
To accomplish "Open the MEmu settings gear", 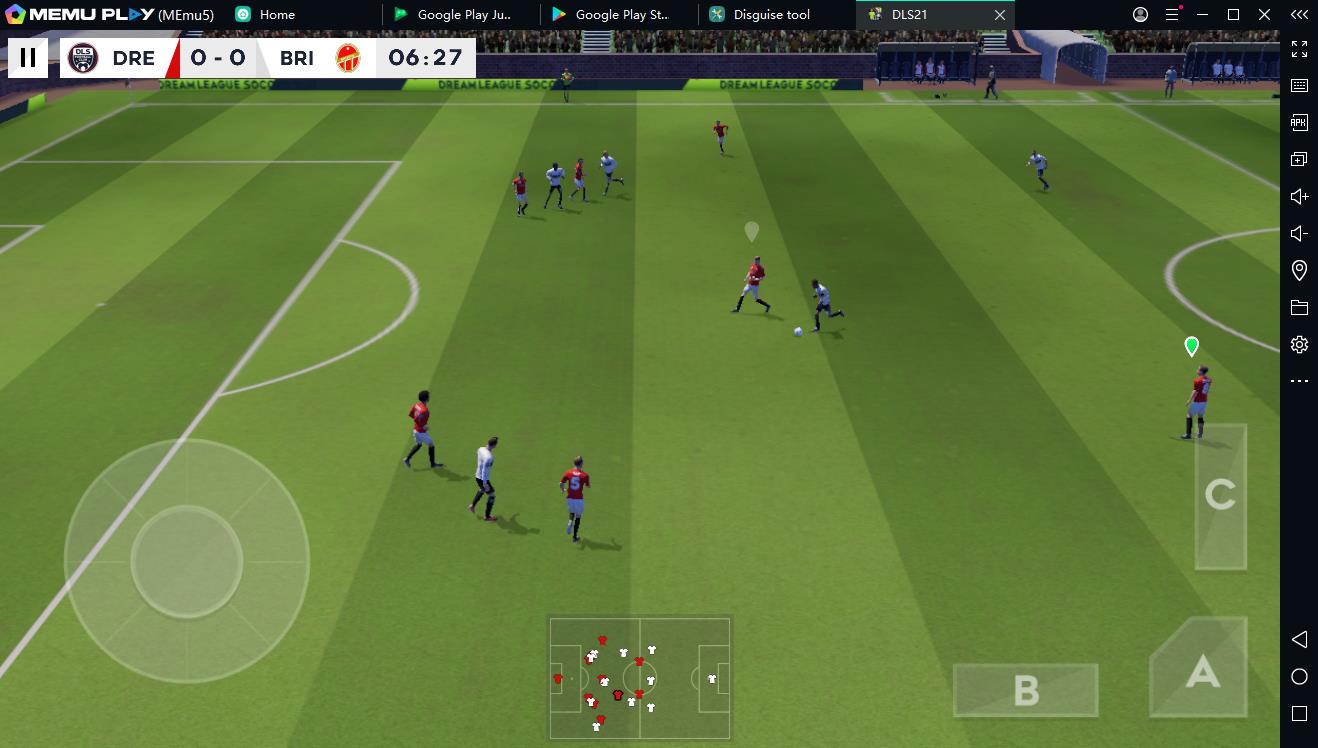I will coord(1299,345).
